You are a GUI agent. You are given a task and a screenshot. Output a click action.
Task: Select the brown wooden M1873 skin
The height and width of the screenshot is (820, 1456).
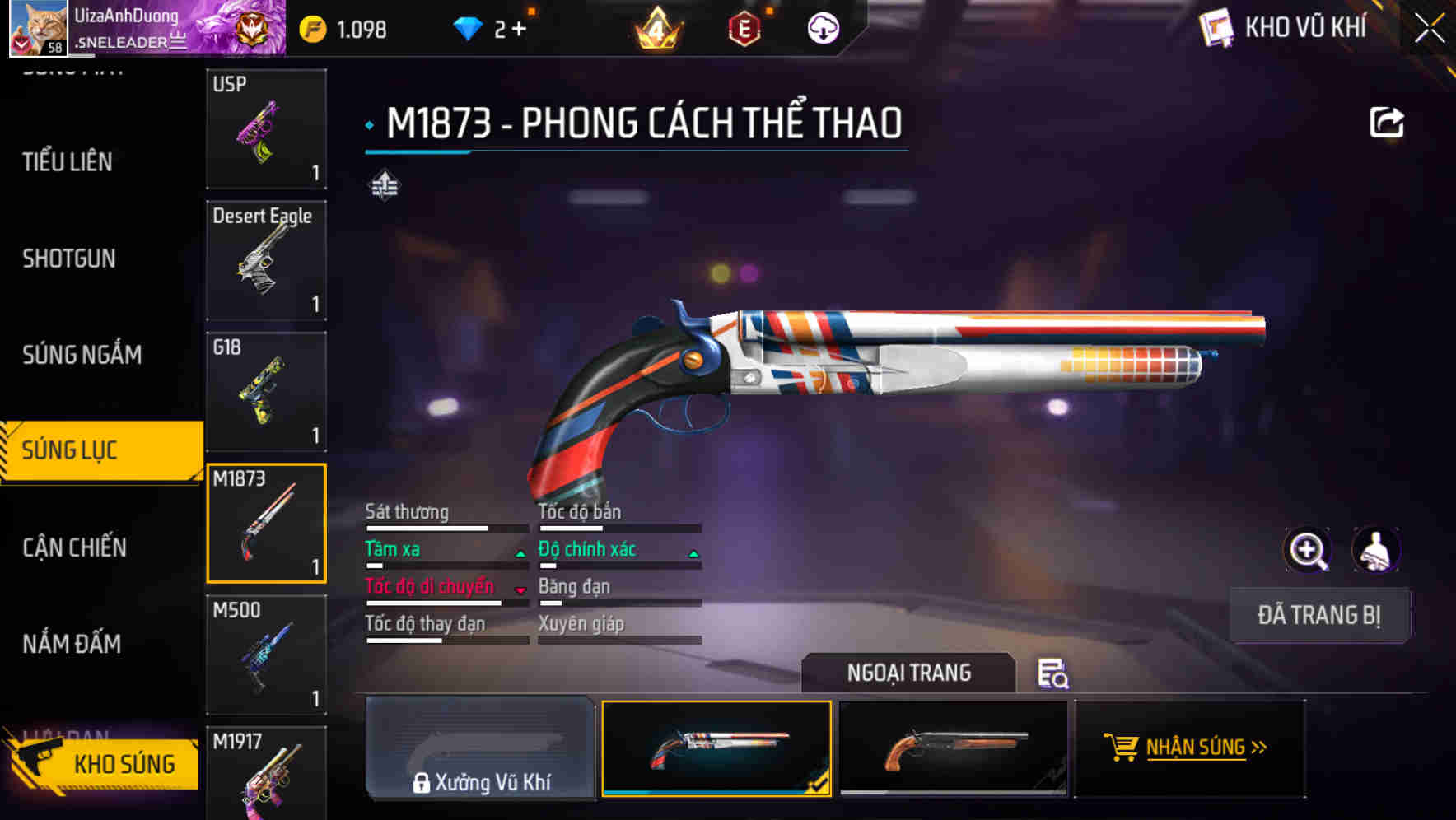(953, 748)
